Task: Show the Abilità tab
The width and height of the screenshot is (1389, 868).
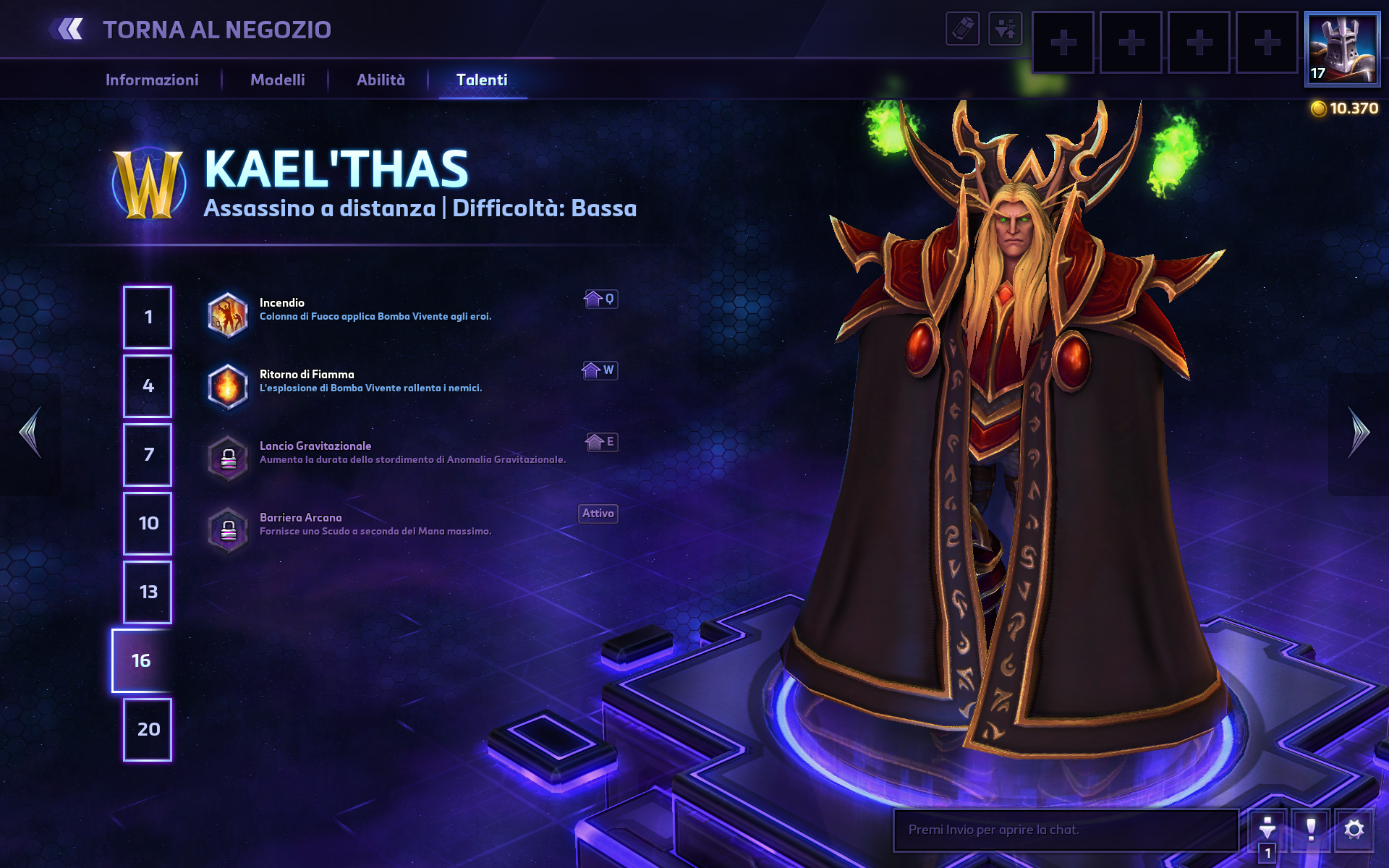Action: (x=381, y=80)
